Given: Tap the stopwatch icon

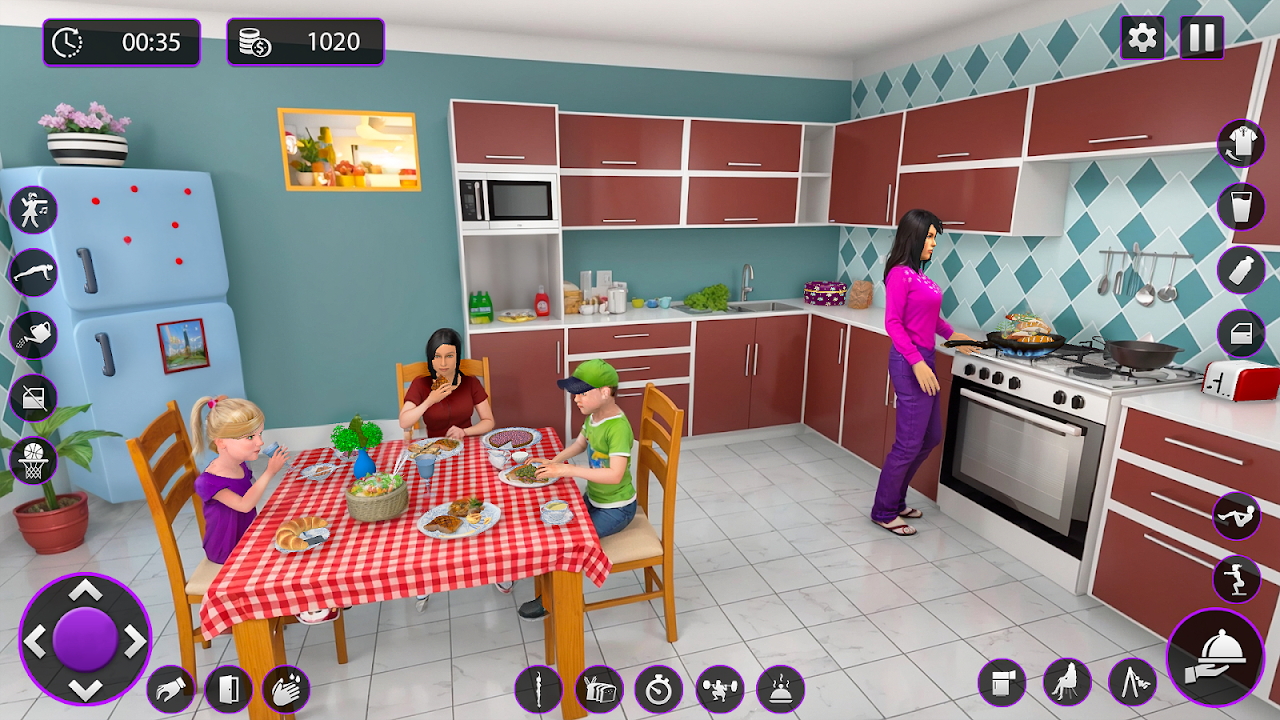Looking at the screenshot, I should pyautogui.click(x=659, y=689).
